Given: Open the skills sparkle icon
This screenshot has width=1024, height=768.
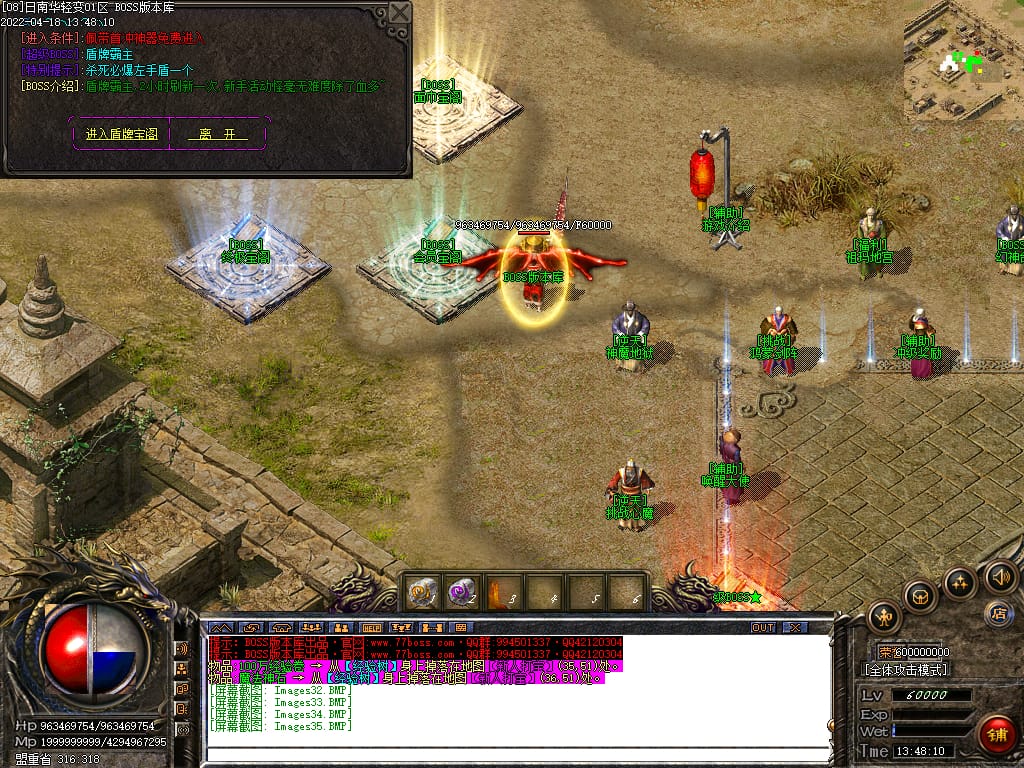Looking at the screenshot, I should [x=960, y=584].
